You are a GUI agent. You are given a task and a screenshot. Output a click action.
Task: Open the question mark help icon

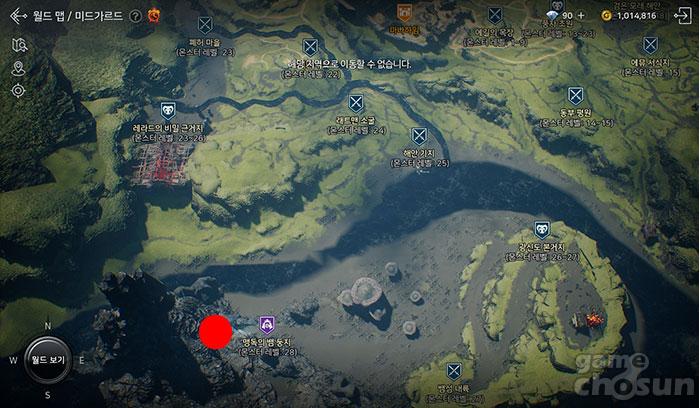[135, 15]
